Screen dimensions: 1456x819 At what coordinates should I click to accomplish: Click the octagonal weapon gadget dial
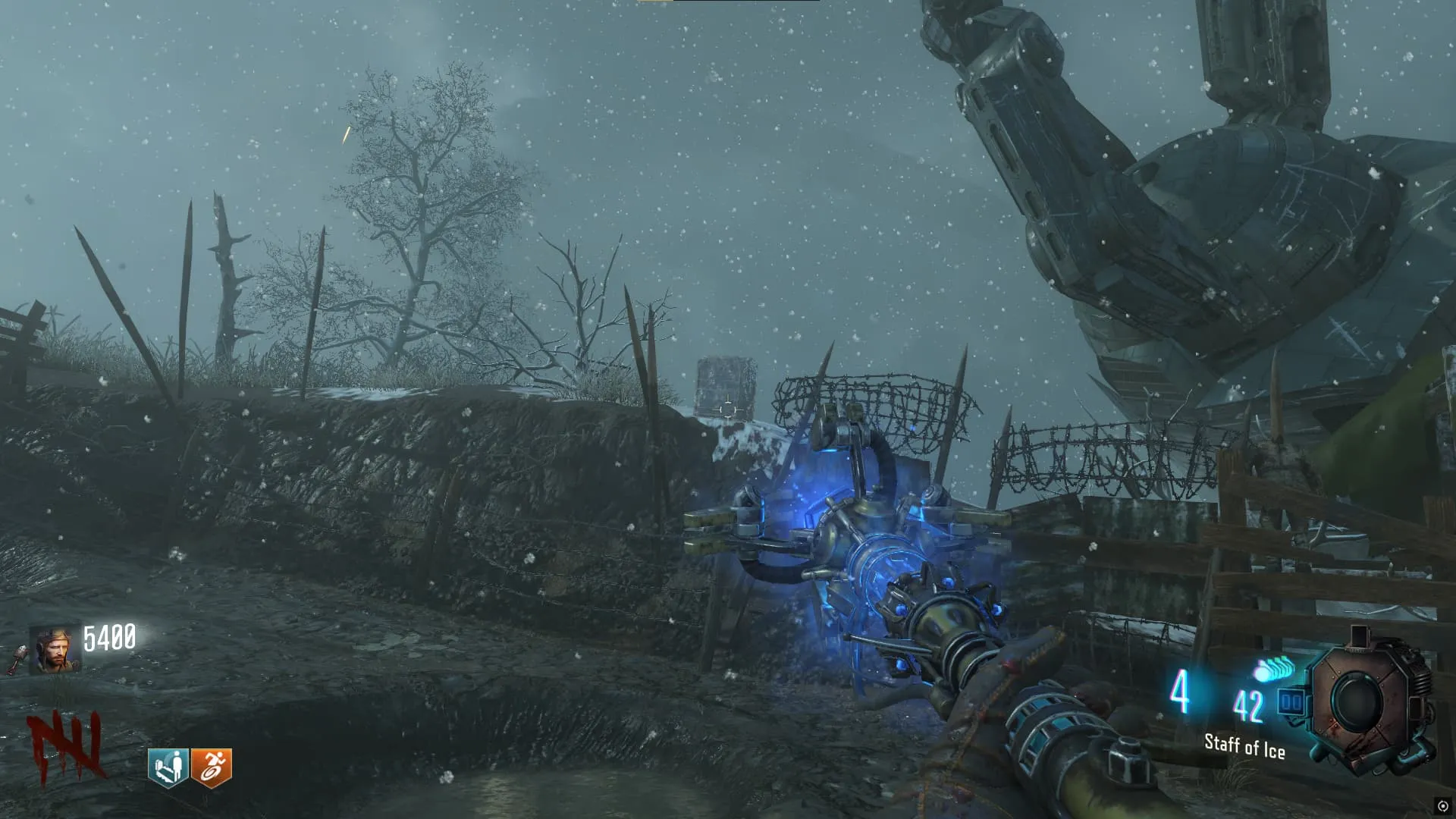tap(1372, 701)
